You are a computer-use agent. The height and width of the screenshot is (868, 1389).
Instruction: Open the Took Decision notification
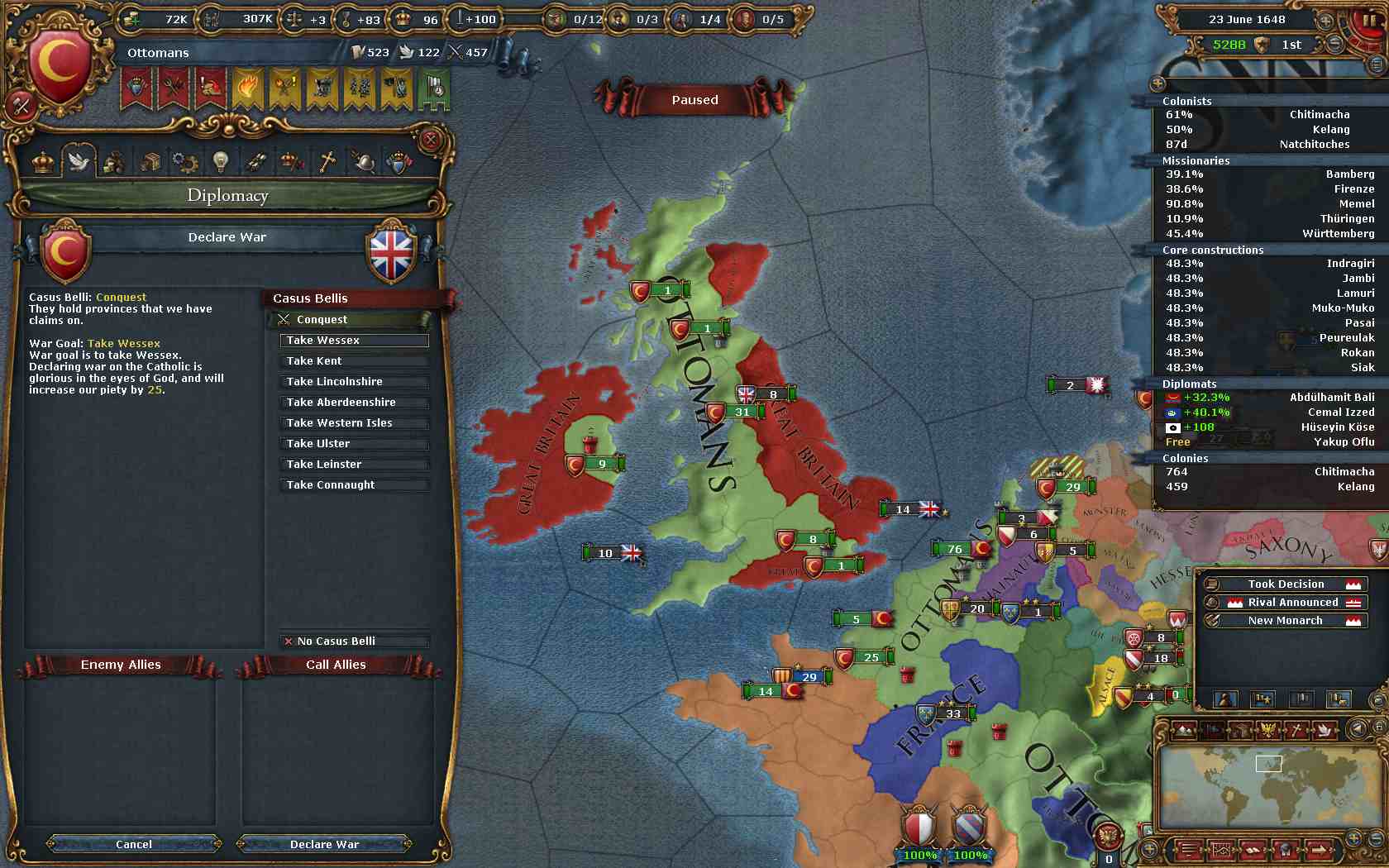(1285, 584)
